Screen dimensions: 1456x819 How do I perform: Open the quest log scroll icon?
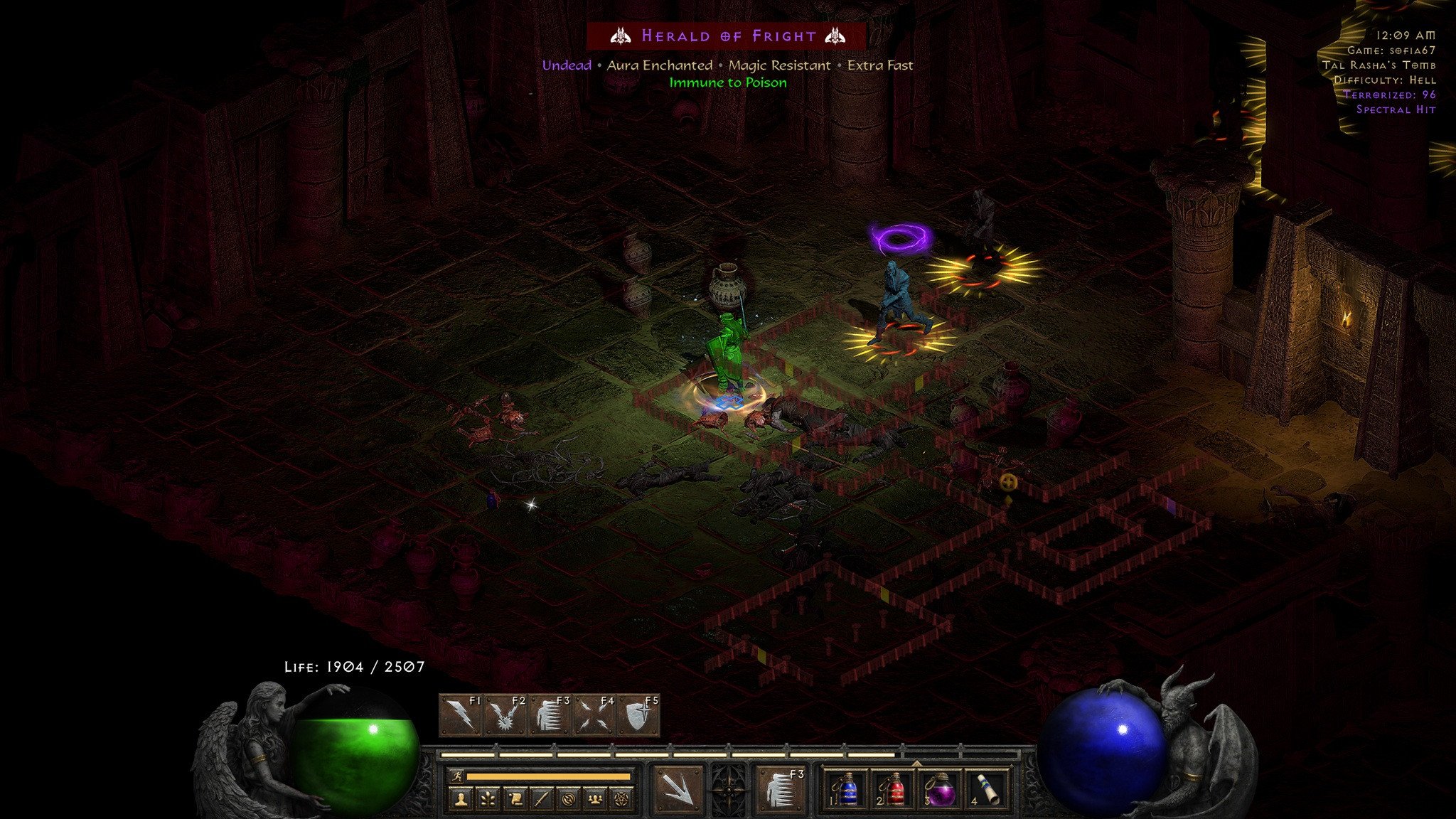515,800
